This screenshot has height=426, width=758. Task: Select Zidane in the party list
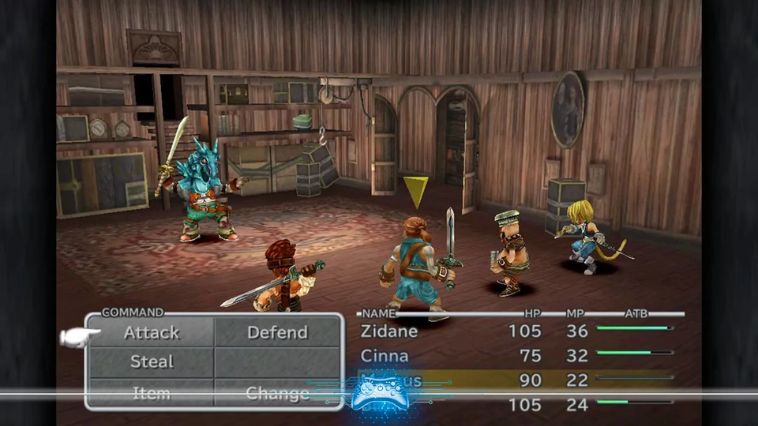[x=388, y=331]
